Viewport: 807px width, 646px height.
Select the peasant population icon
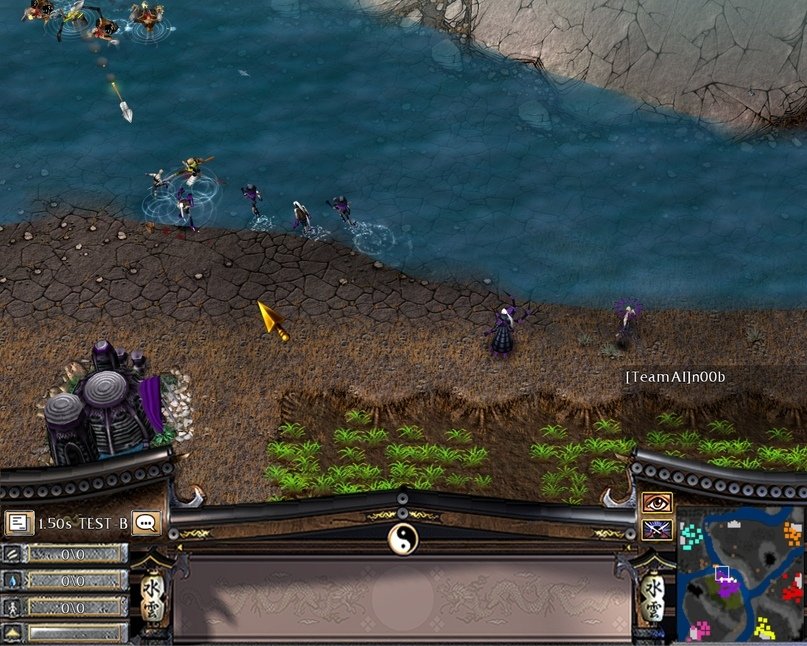[12, 606]
